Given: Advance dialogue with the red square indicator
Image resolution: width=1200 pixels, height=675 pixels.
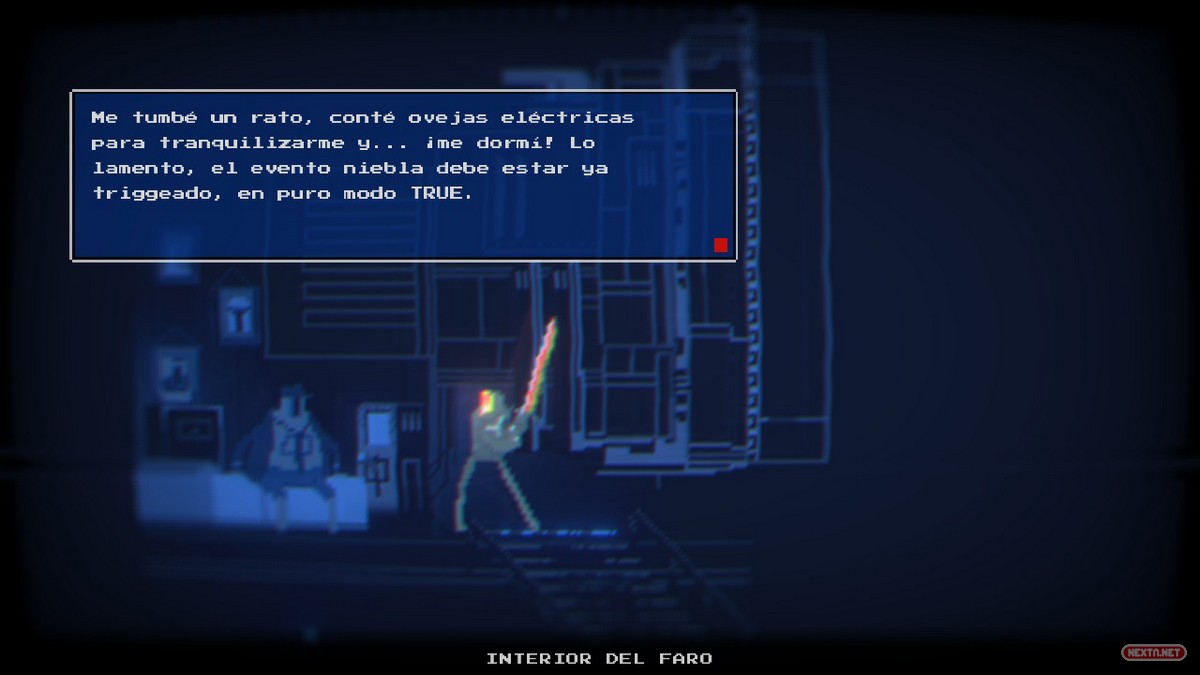Looking at the screenshot, I should point(720,245).
